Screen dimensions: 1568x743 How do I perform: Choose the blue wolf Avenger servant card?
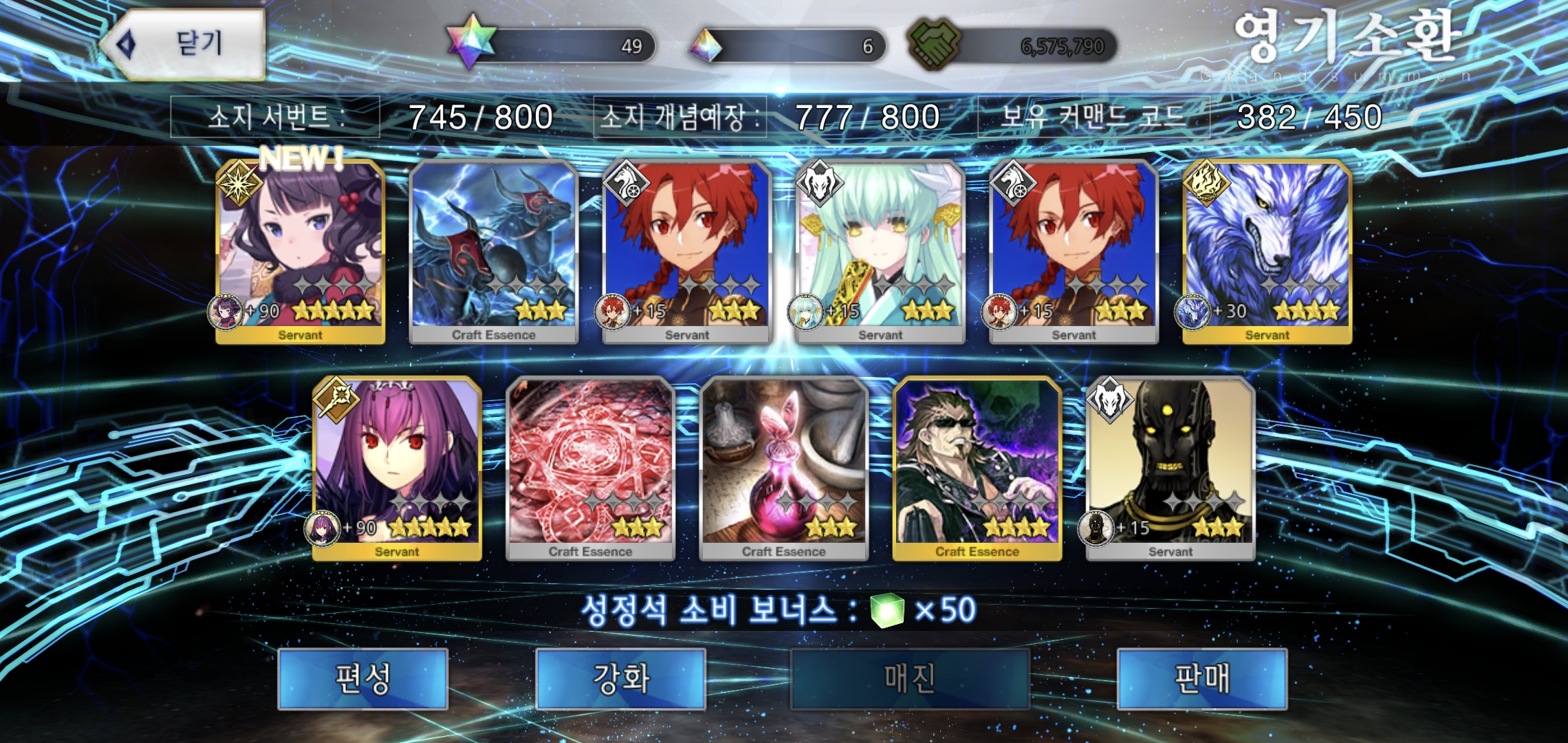pyautogui.click(x=1267, y=251)
